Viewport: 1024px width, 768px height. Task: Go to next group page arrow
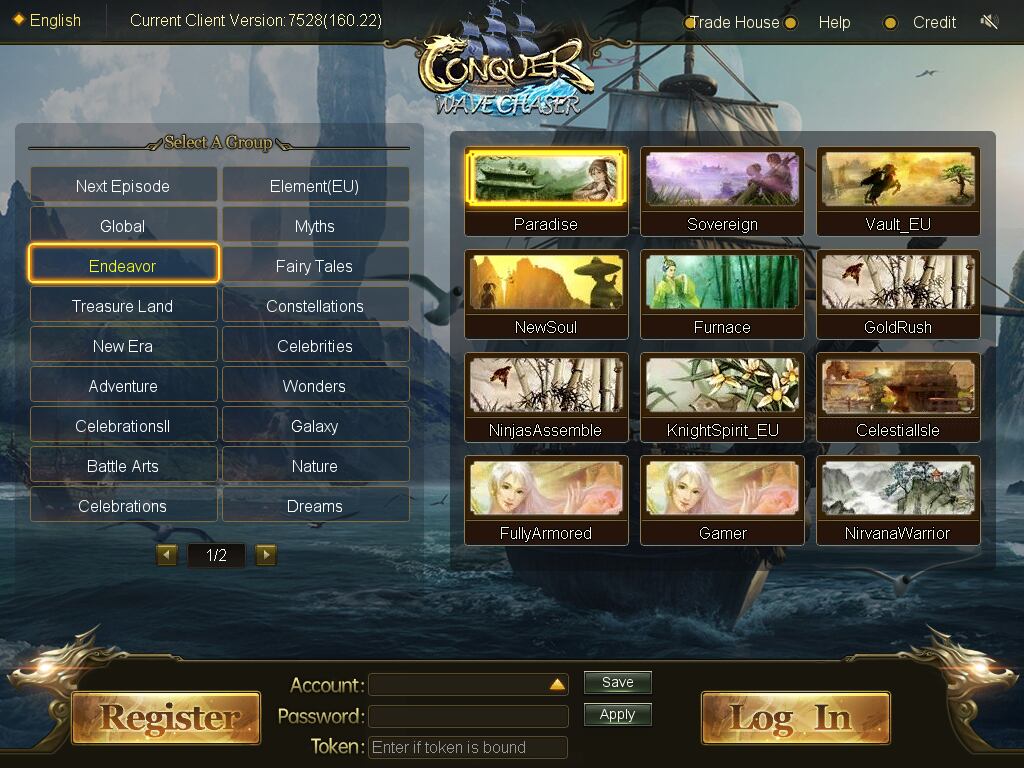pyautogui.click(x=266, y=555)
